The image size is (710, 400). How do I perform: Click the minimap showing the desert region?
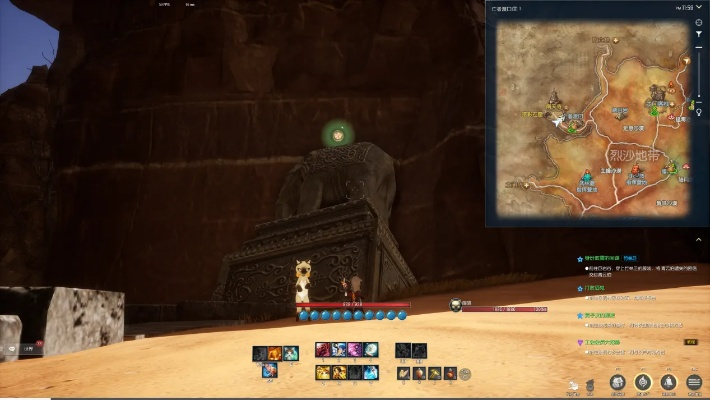588,120
